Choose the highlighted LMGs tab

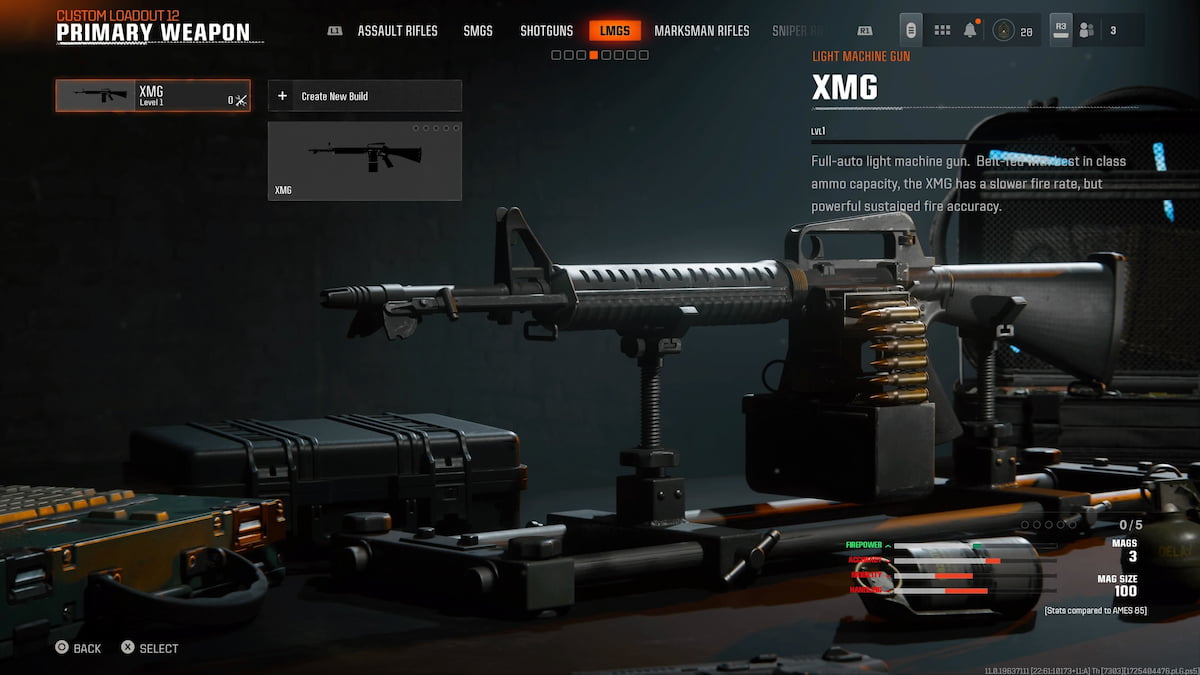click(614, 31)
